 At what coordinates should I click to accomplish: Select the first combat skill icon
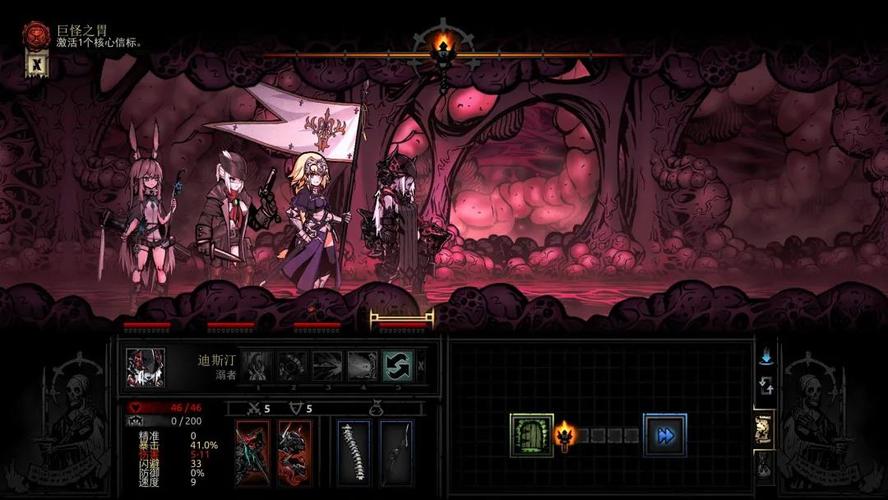(x=258, y=366)
